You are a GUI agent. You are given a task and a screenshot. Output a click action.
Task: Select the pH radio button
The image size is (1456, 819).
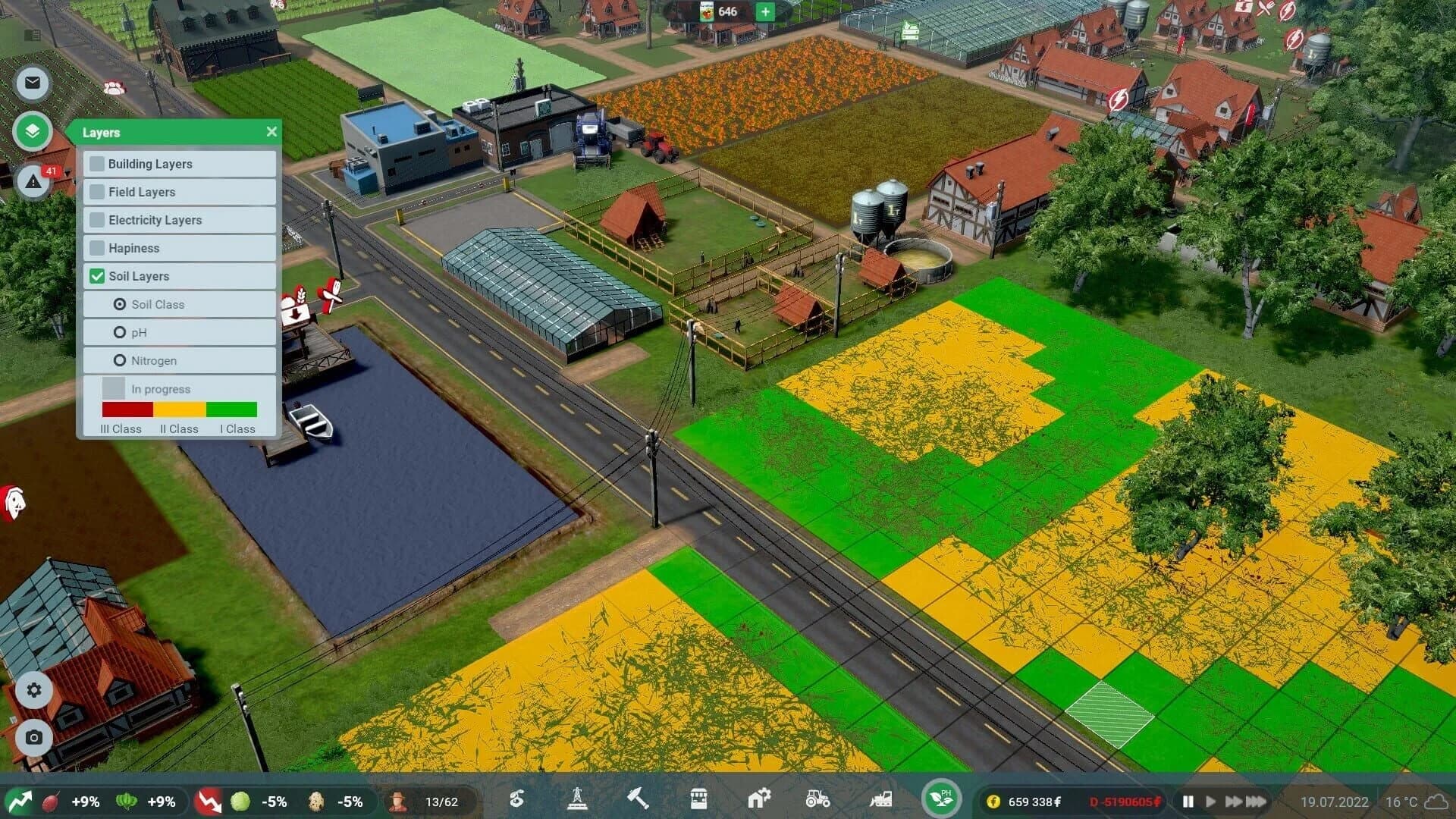pyautogui.click(x=120, y=332)
